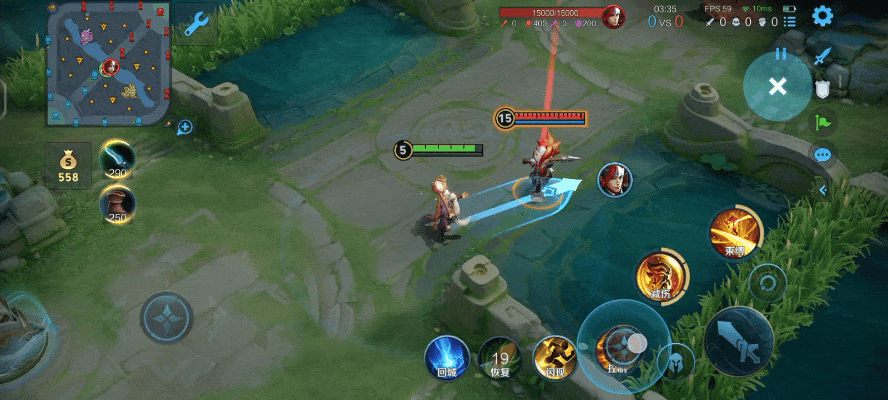Cancel the skill cast with the X button
Screen dimensions: 888x400
(x=777, y=86)
